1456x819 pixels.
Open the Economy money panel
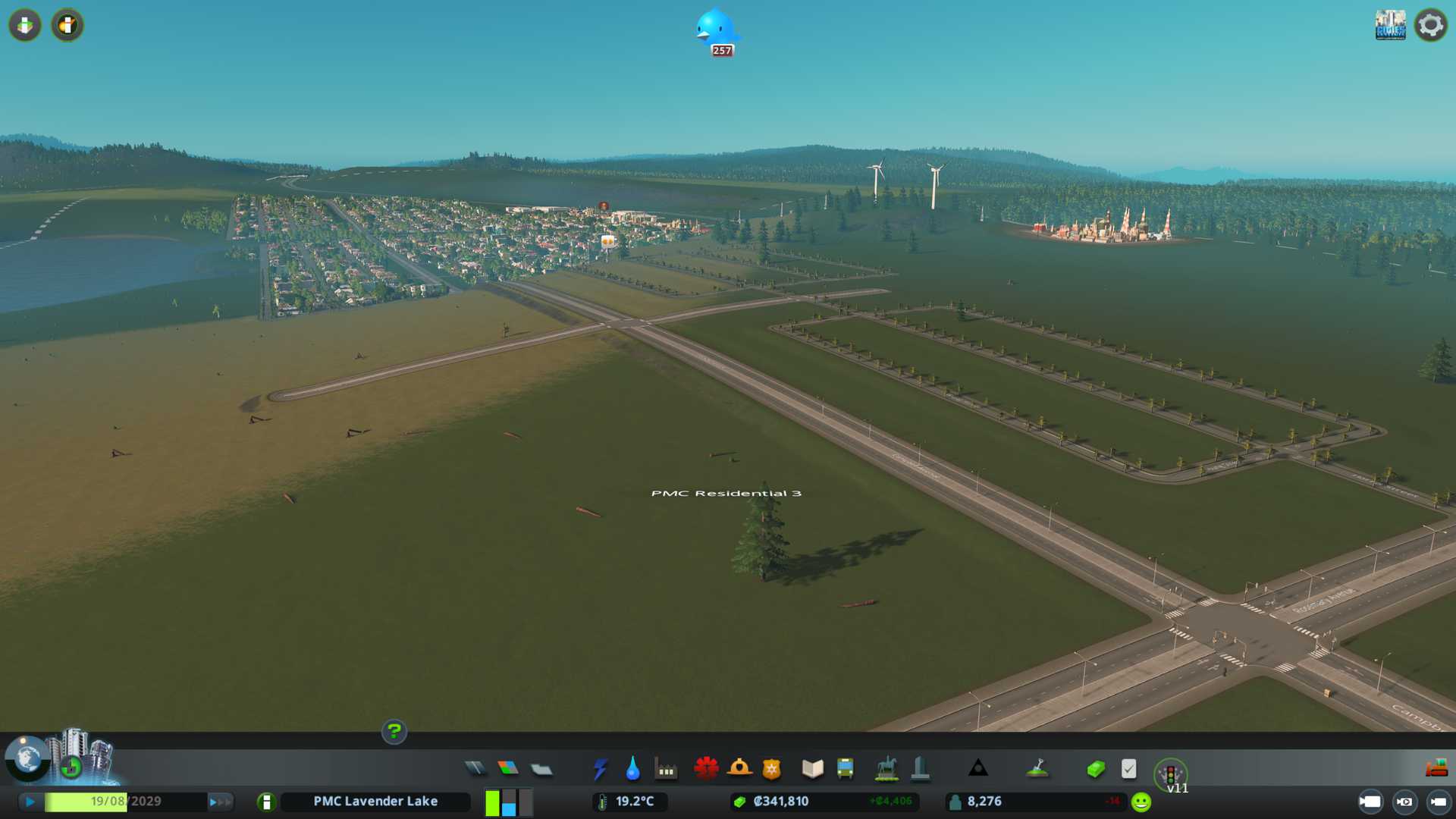pyautogui.click(x=1096, y=769)
